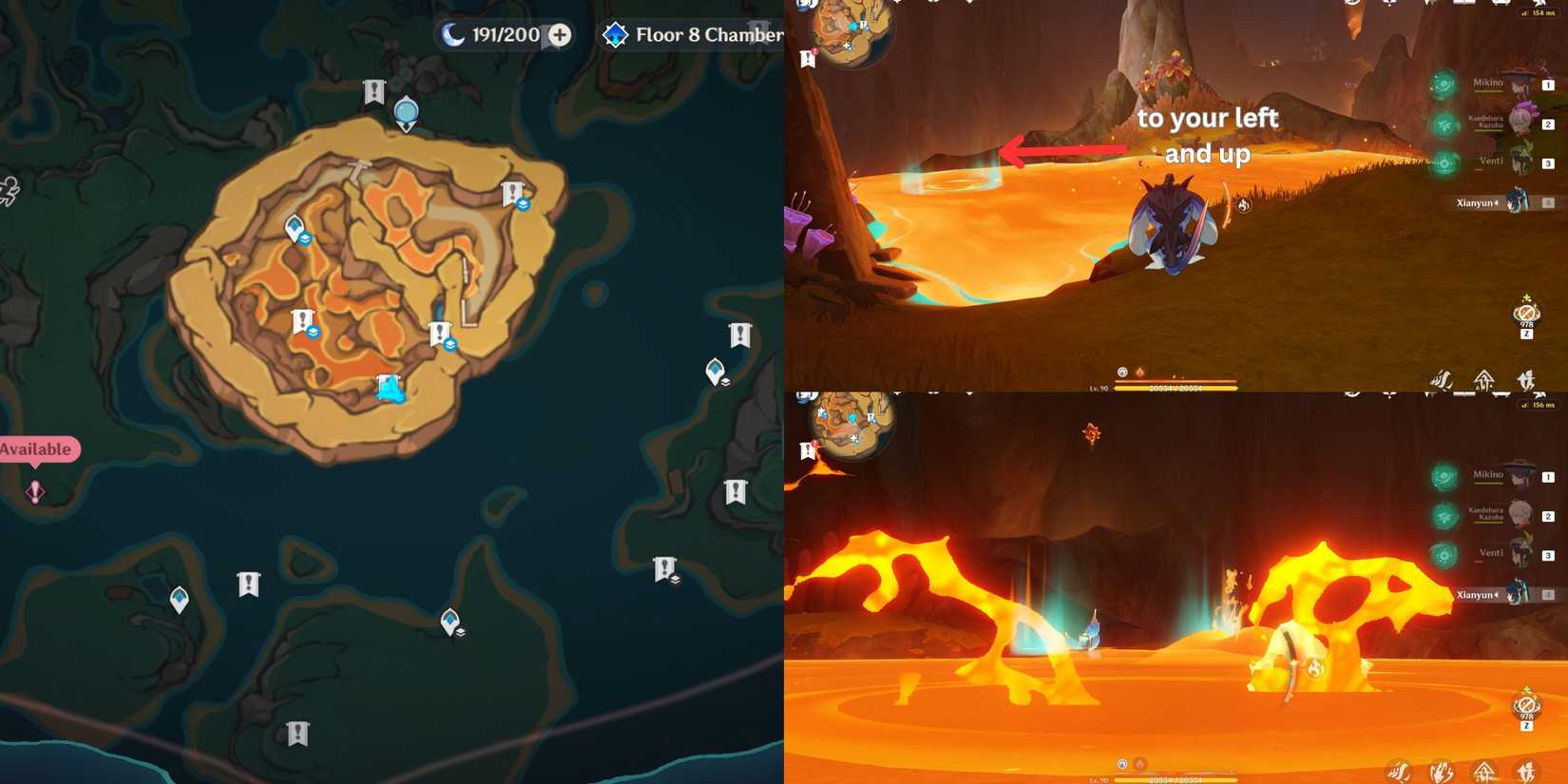The width and height of the screenshot is (1568, 784).
Task: Select the pink commission marker near 'Available'
Action: [34, 491]
